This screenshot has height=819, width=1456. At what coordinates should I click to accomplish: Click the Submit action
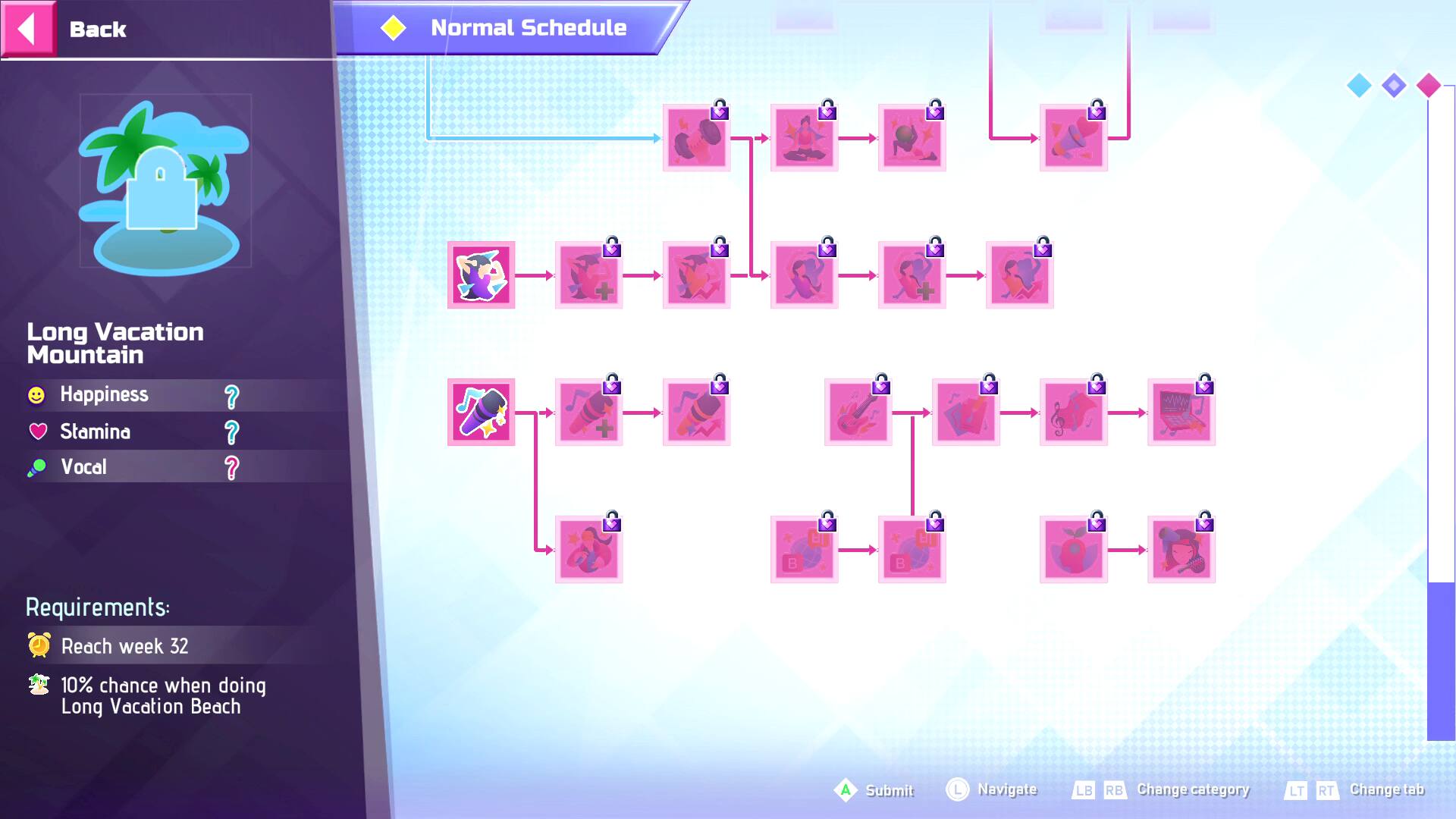[x=876, y=789]
